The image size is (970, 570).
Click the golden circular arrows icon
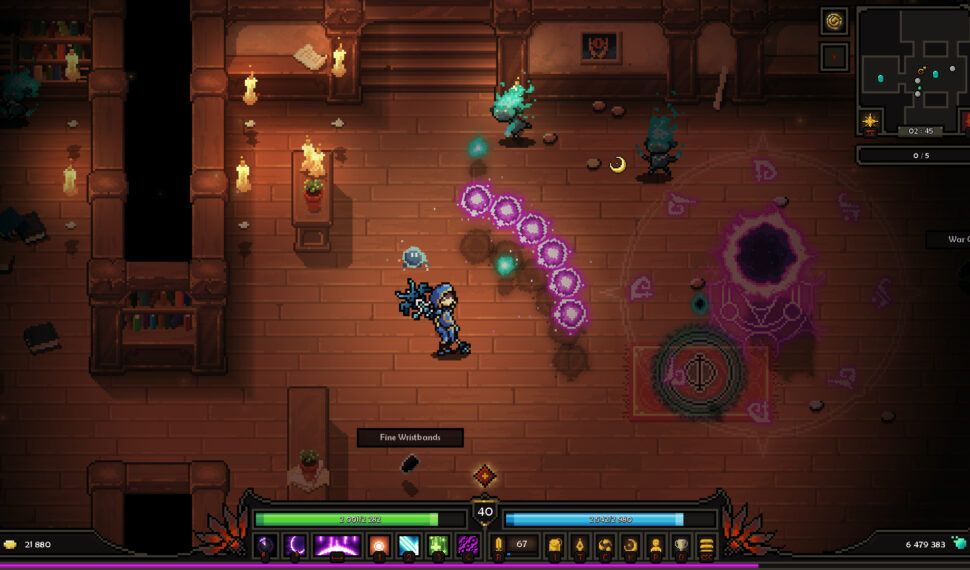(604, 545)
